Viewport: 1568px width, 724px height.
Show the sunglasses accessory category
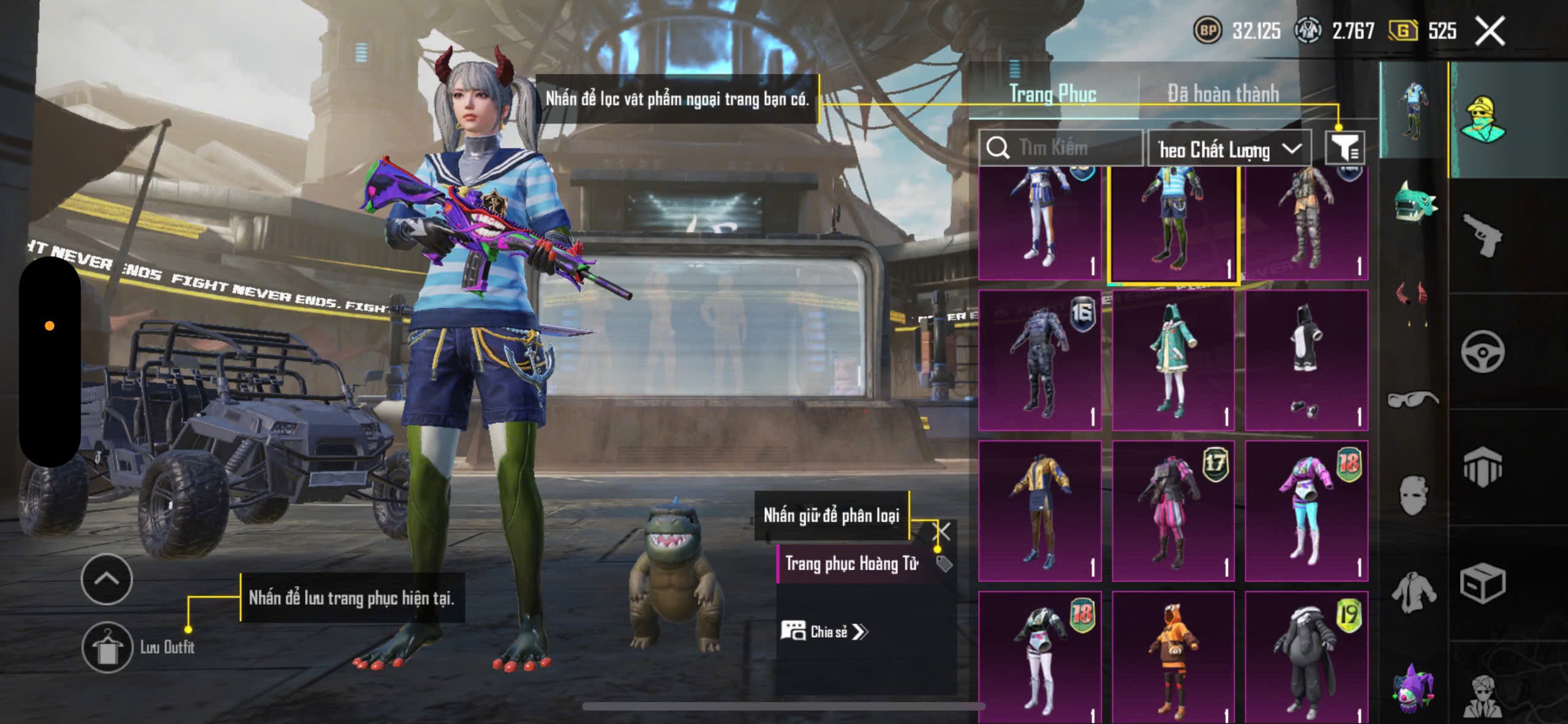click(x=1412, y=399)
